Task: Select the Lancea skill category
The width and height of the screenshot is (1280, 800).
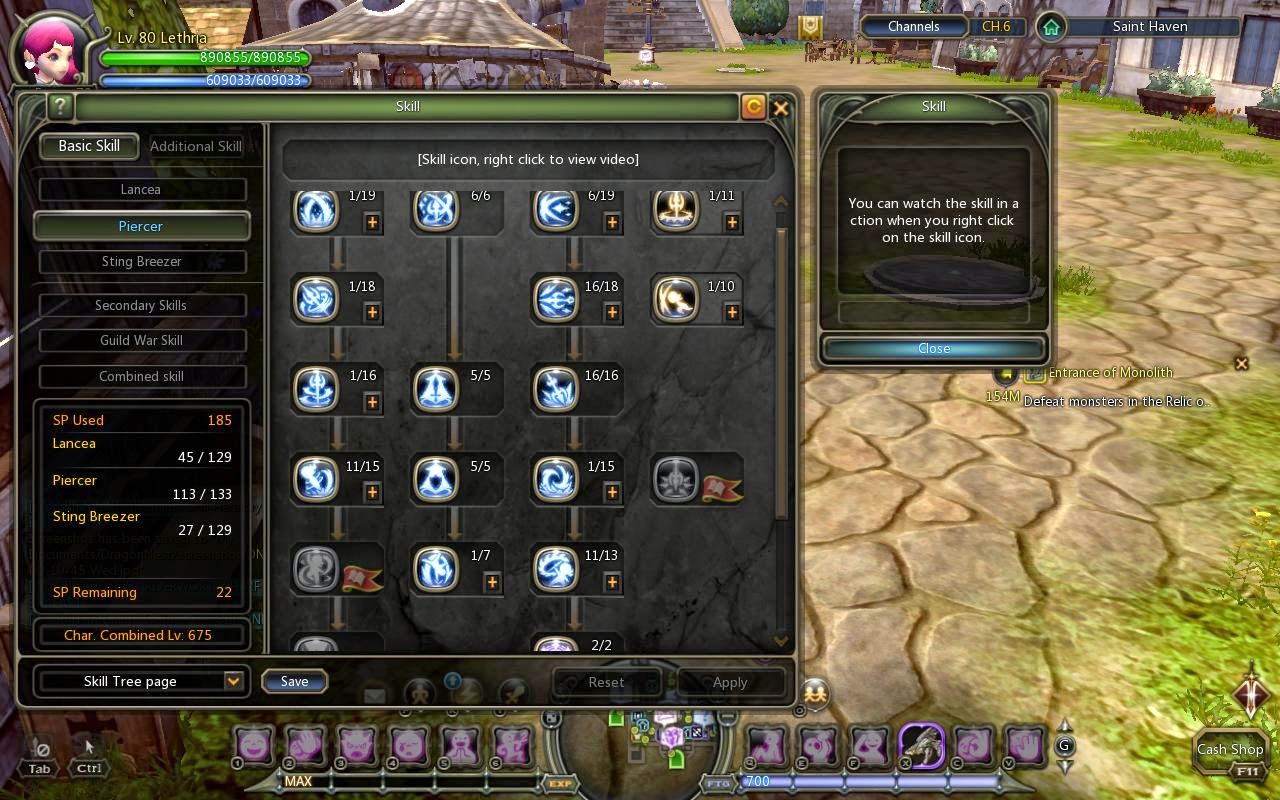Action: 141,189
